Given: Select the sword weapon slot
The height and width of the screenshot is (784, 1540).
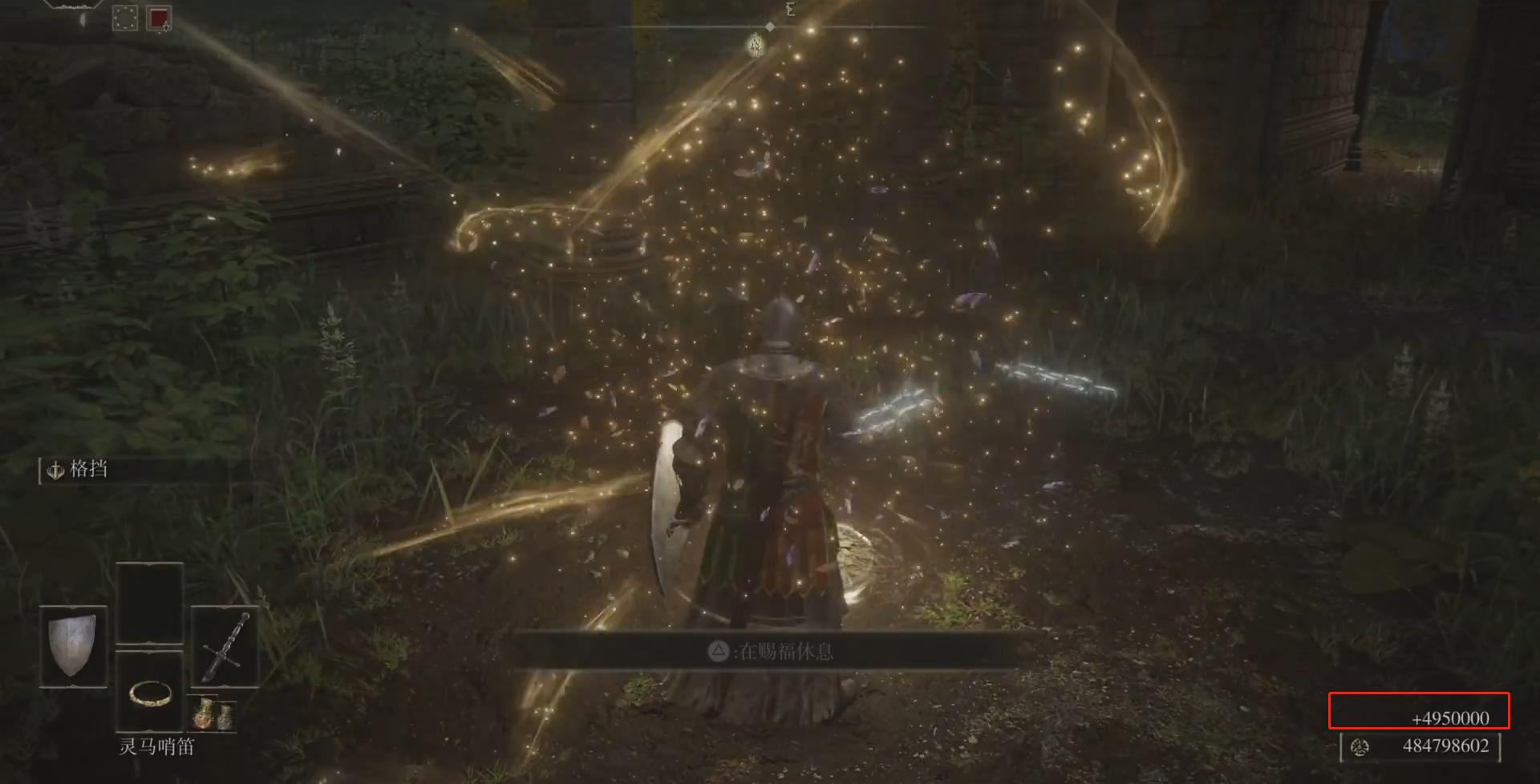Looking at the screenshot, I should click(x=225, y=646).
